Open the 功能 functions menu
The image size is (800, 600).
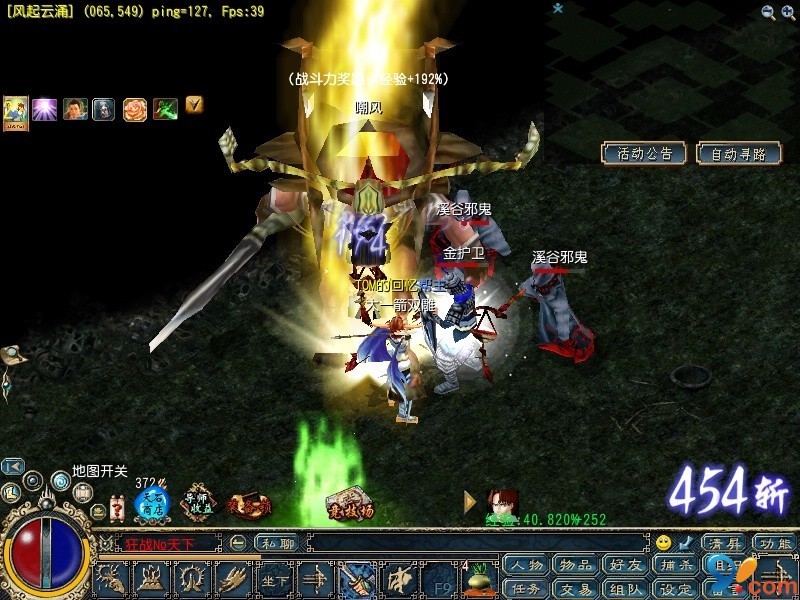pos(774,544)
